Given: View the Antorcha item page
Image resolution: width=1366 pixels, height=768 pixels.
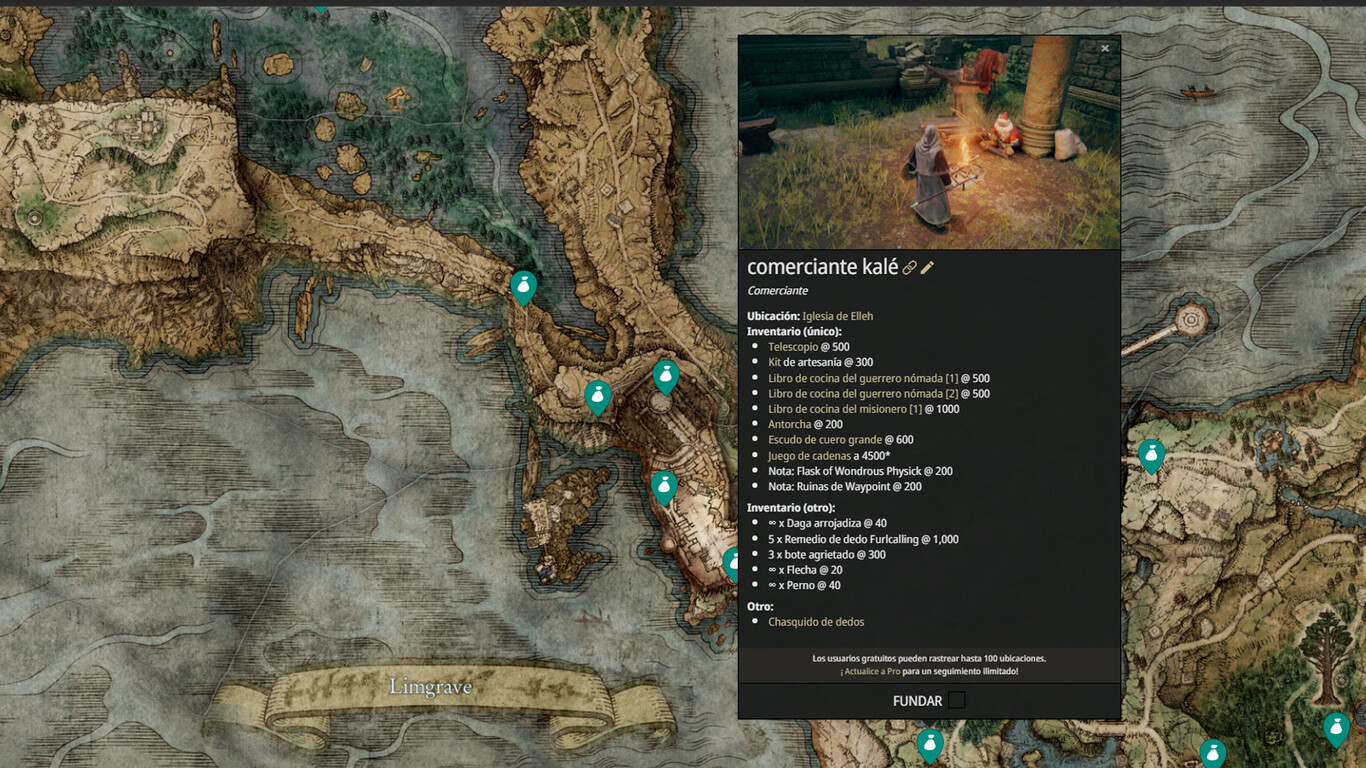Looking at the screenshot, I should [790, 425].
